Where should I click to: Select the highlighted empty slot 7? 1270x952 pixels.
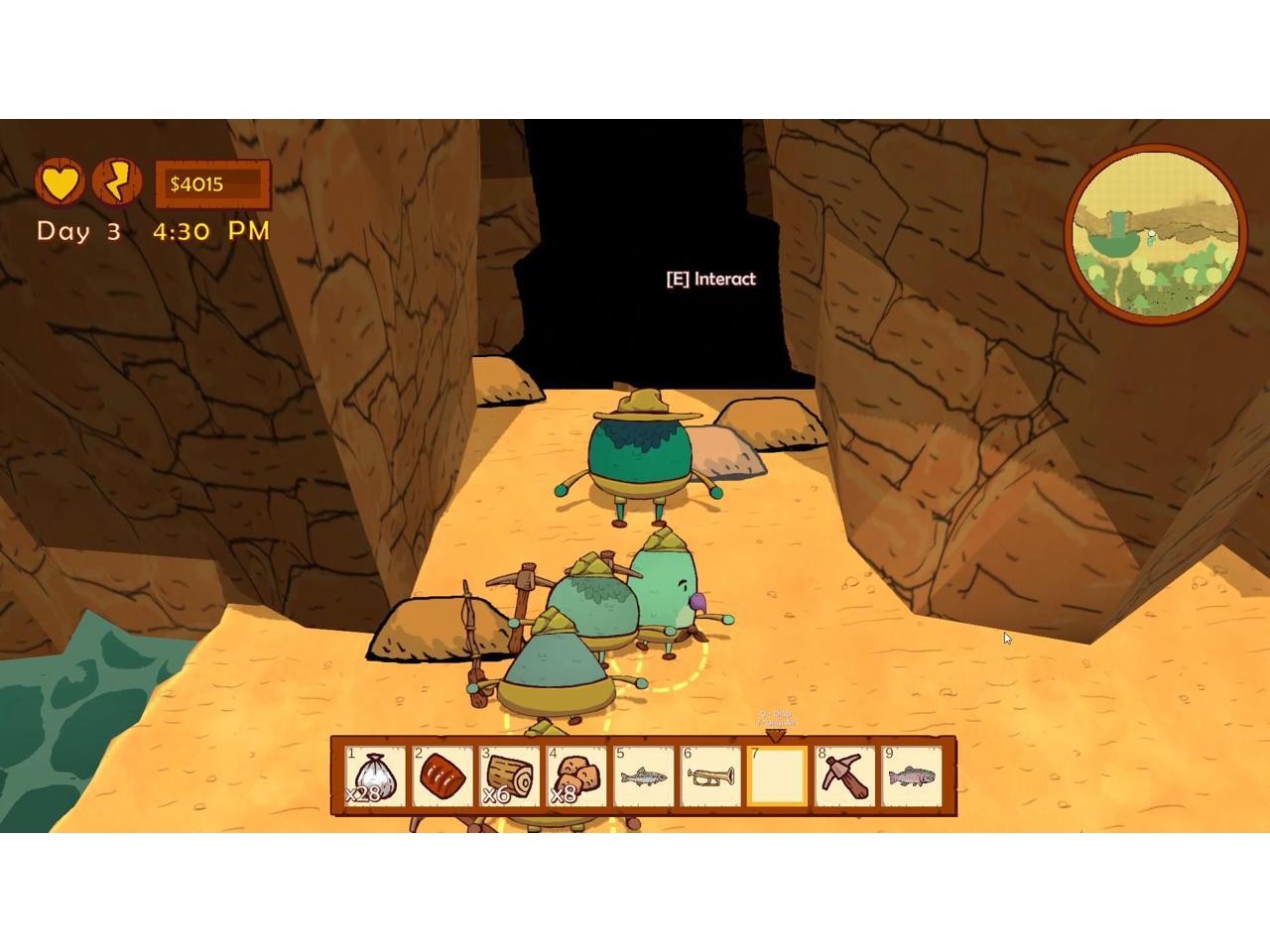tap(777, 776)
